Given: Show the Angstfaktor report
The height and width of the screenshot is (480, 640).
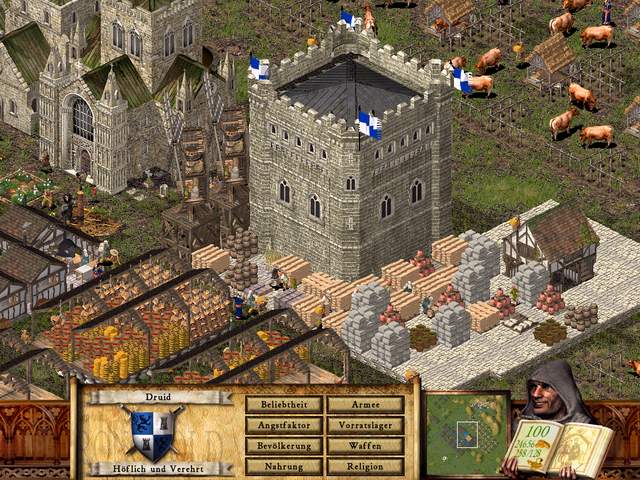Looking at the screenshot, I should click(x=284, y=425).
